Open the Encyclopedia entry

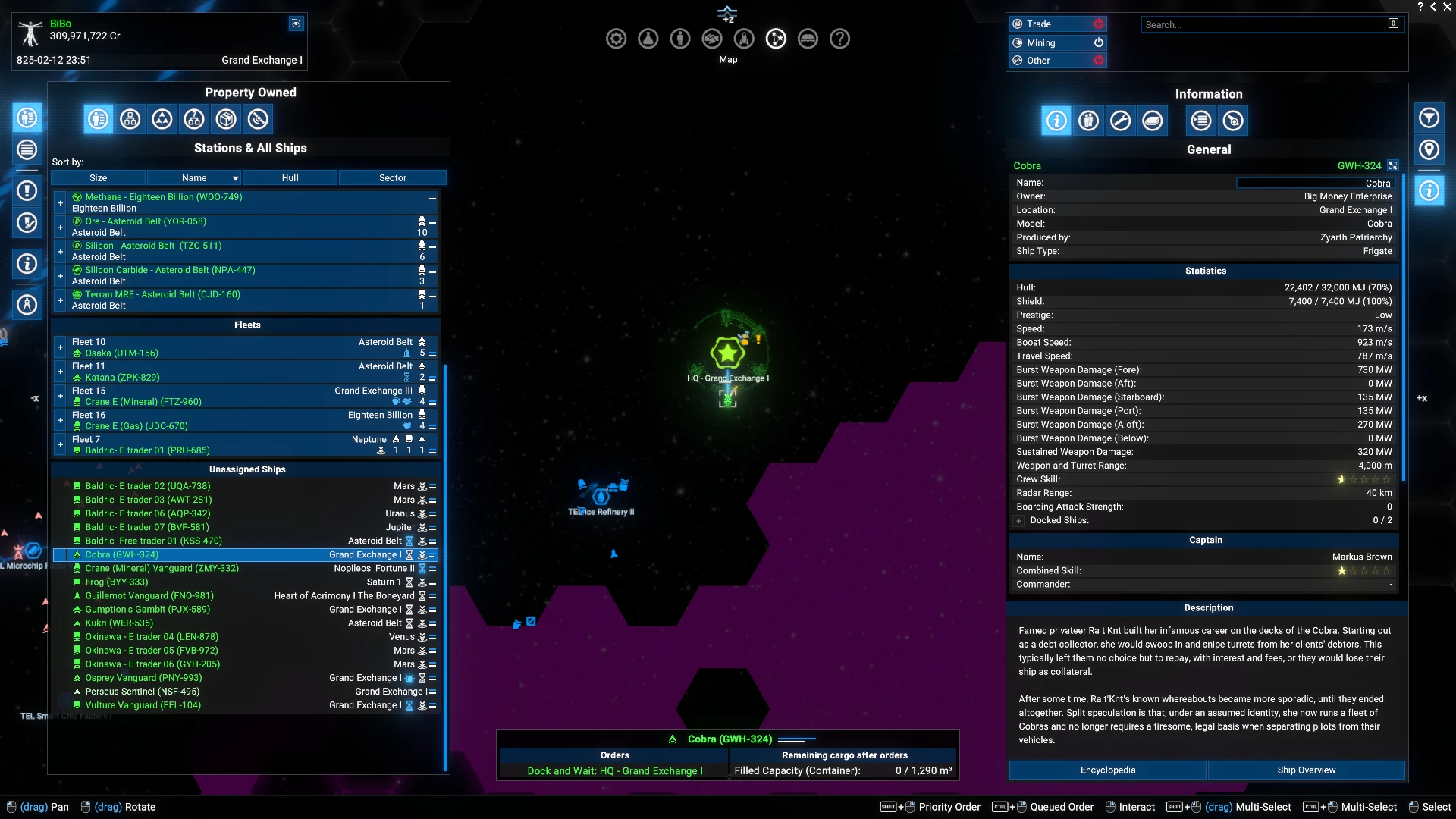click(1107, 770)
